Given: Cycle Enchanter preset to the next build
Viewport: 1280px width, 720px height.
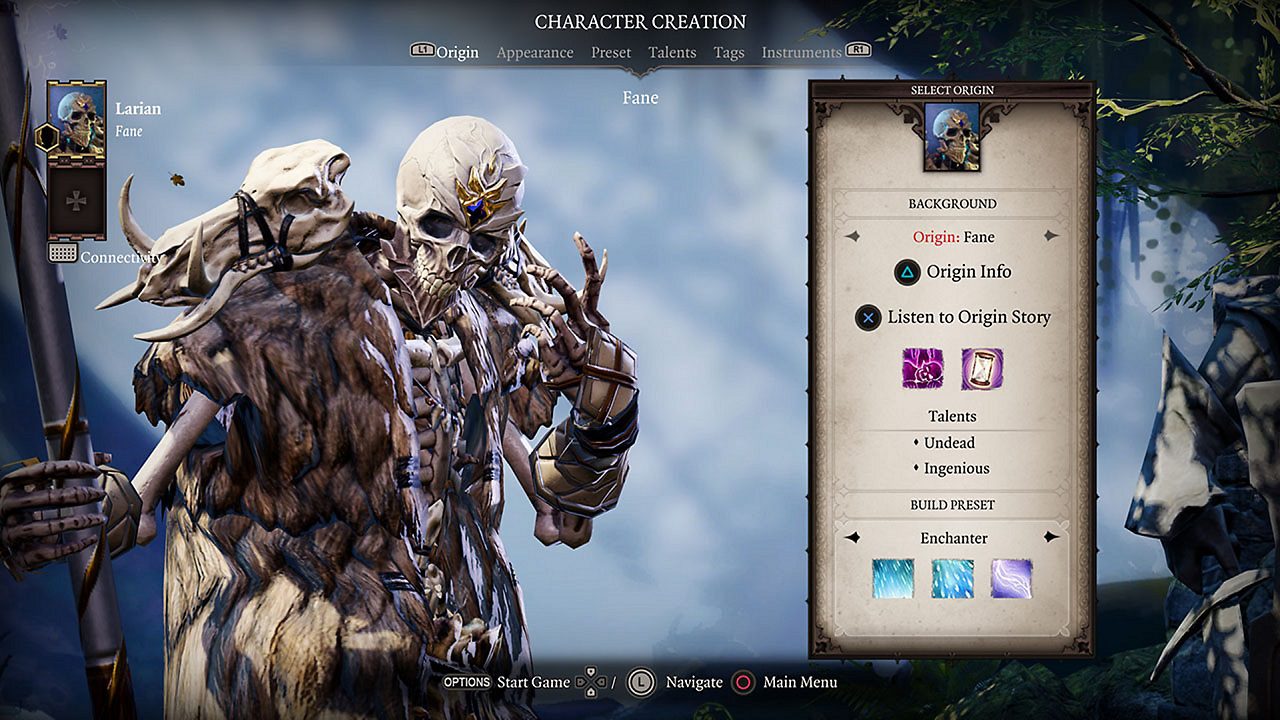Looking at the screenshot, I should coord(1051,538).
